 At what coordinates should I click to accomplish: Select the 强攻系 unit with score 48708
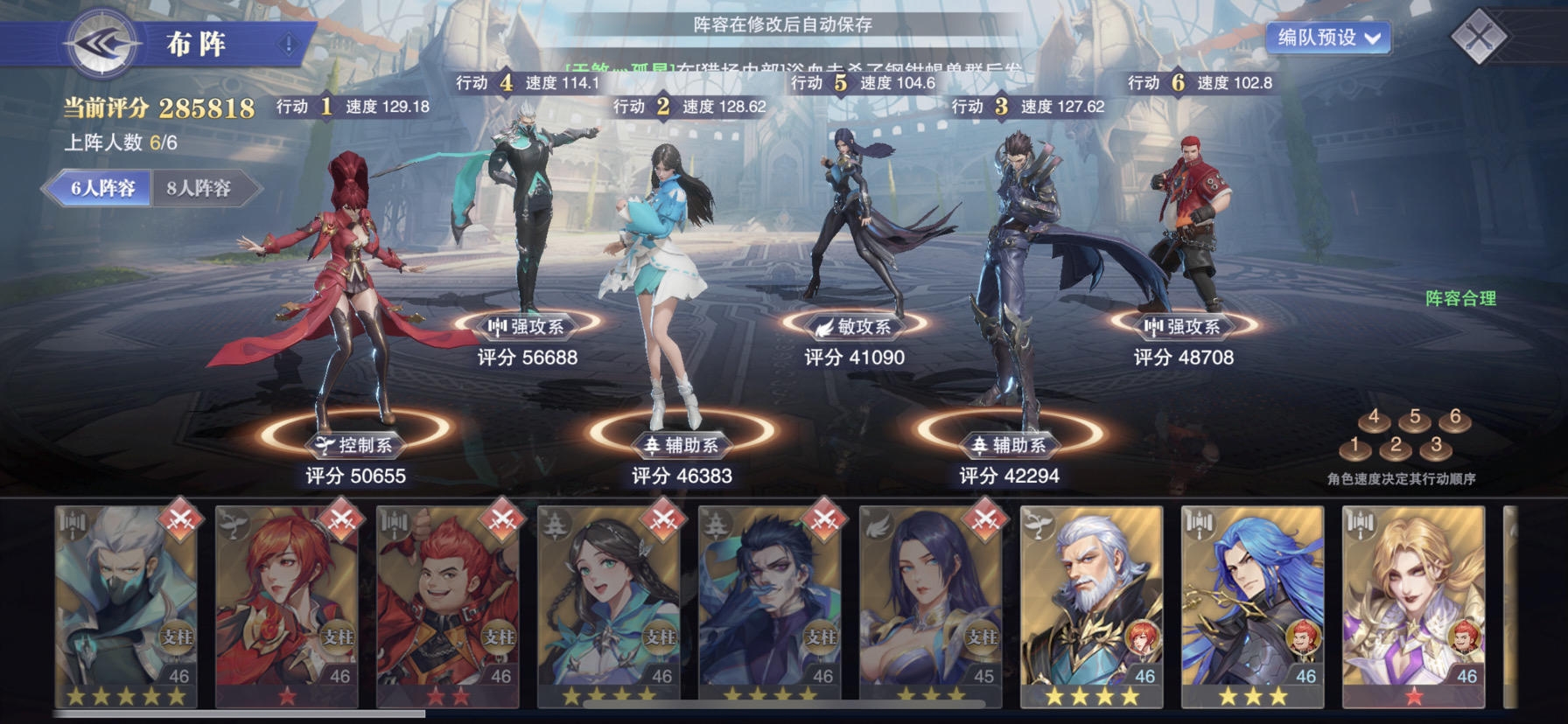pos(1186,227)
